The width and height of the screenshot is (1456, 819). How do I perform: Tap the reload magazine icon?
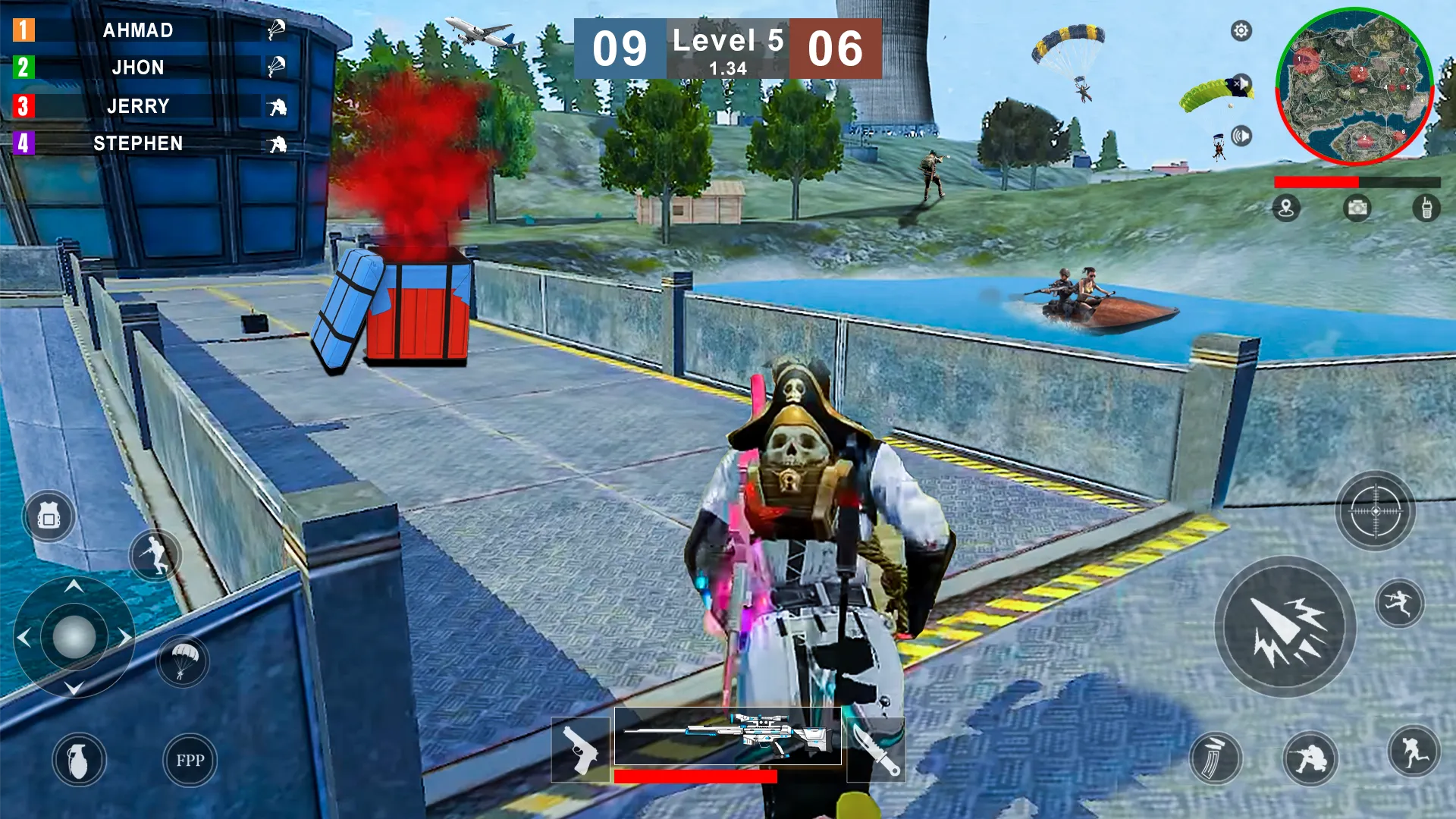pos(1216,758)
